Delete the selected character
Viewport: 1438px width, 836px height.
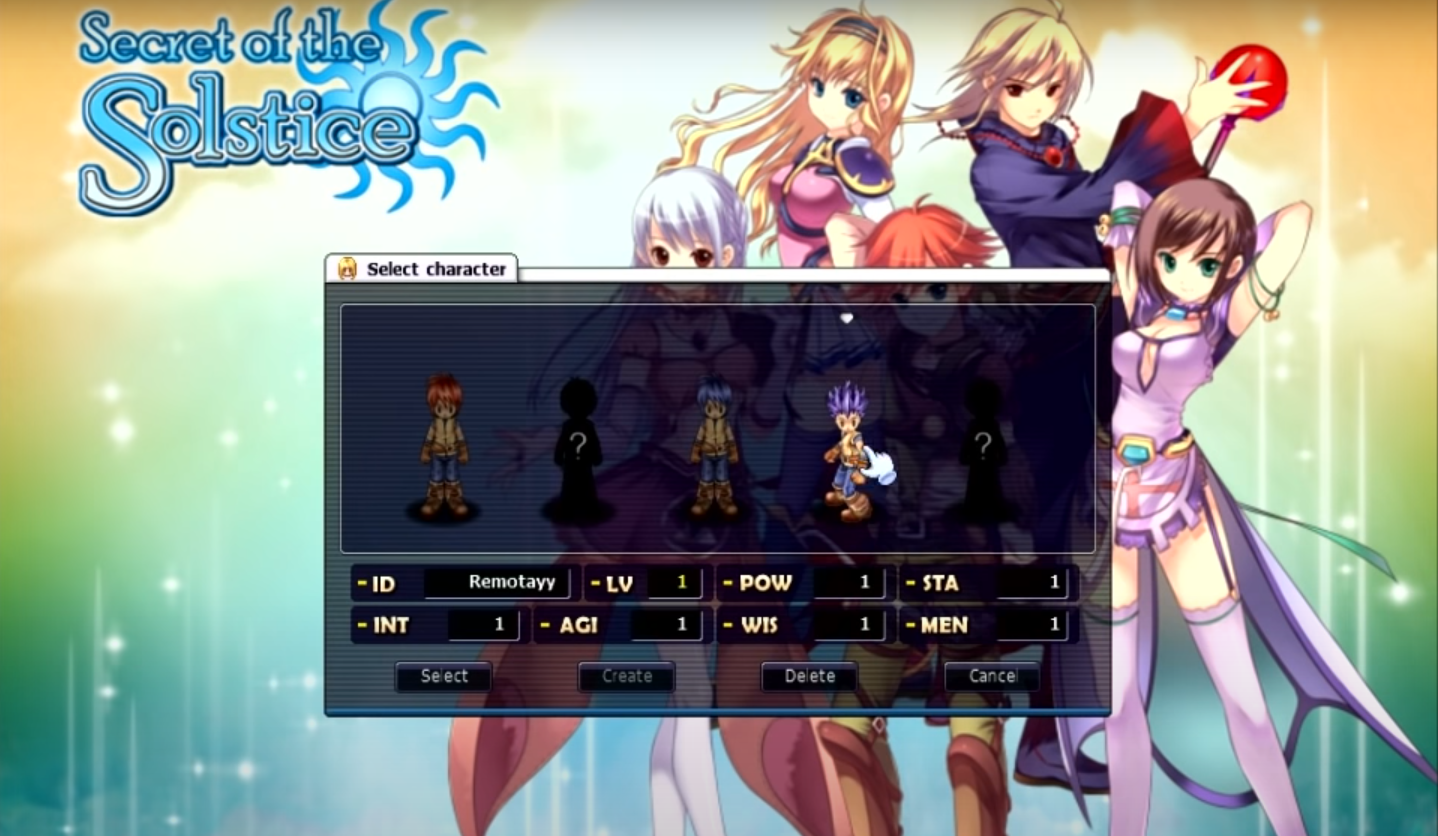(809, 676)
